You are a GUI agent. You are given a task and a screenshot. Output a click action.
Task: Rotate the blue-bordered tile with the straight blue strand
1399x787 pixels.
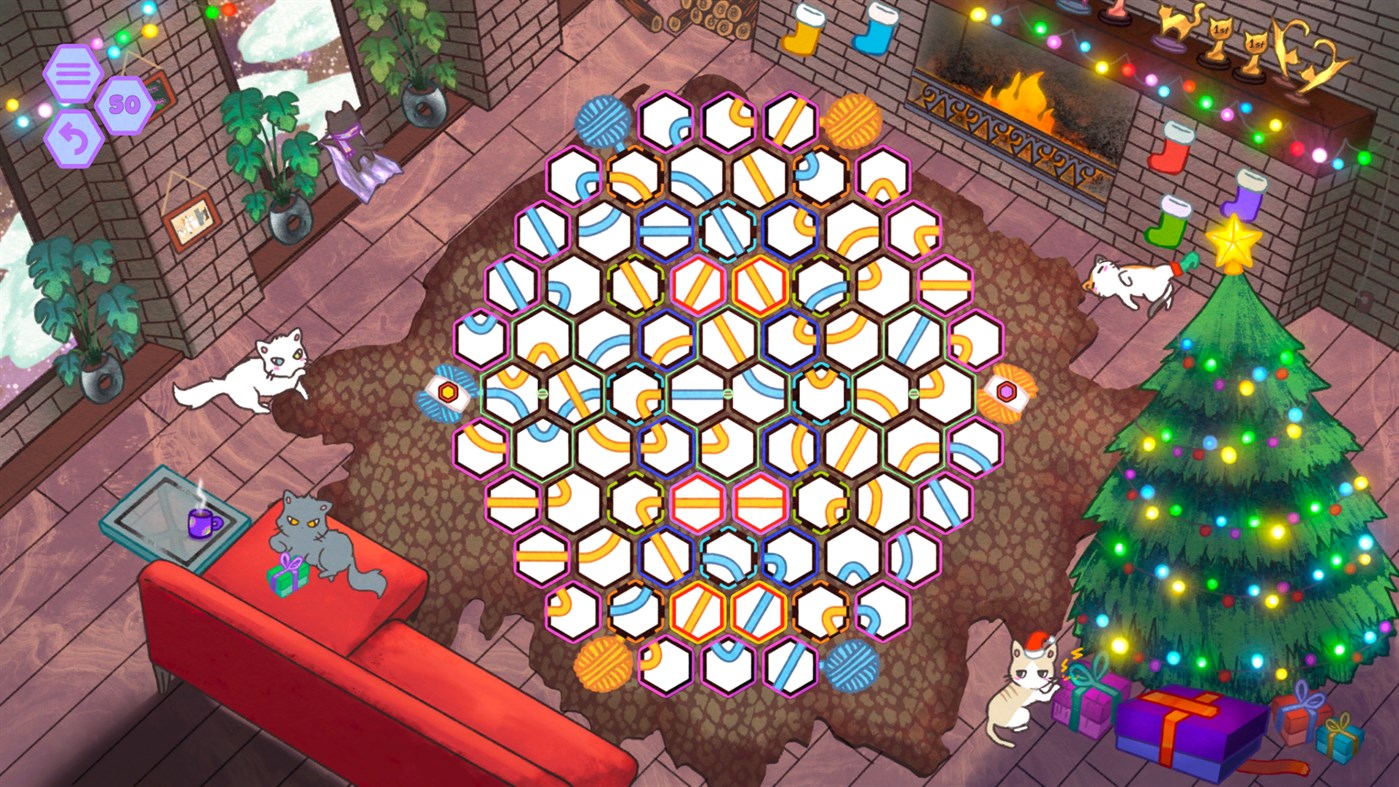[665, 228]
